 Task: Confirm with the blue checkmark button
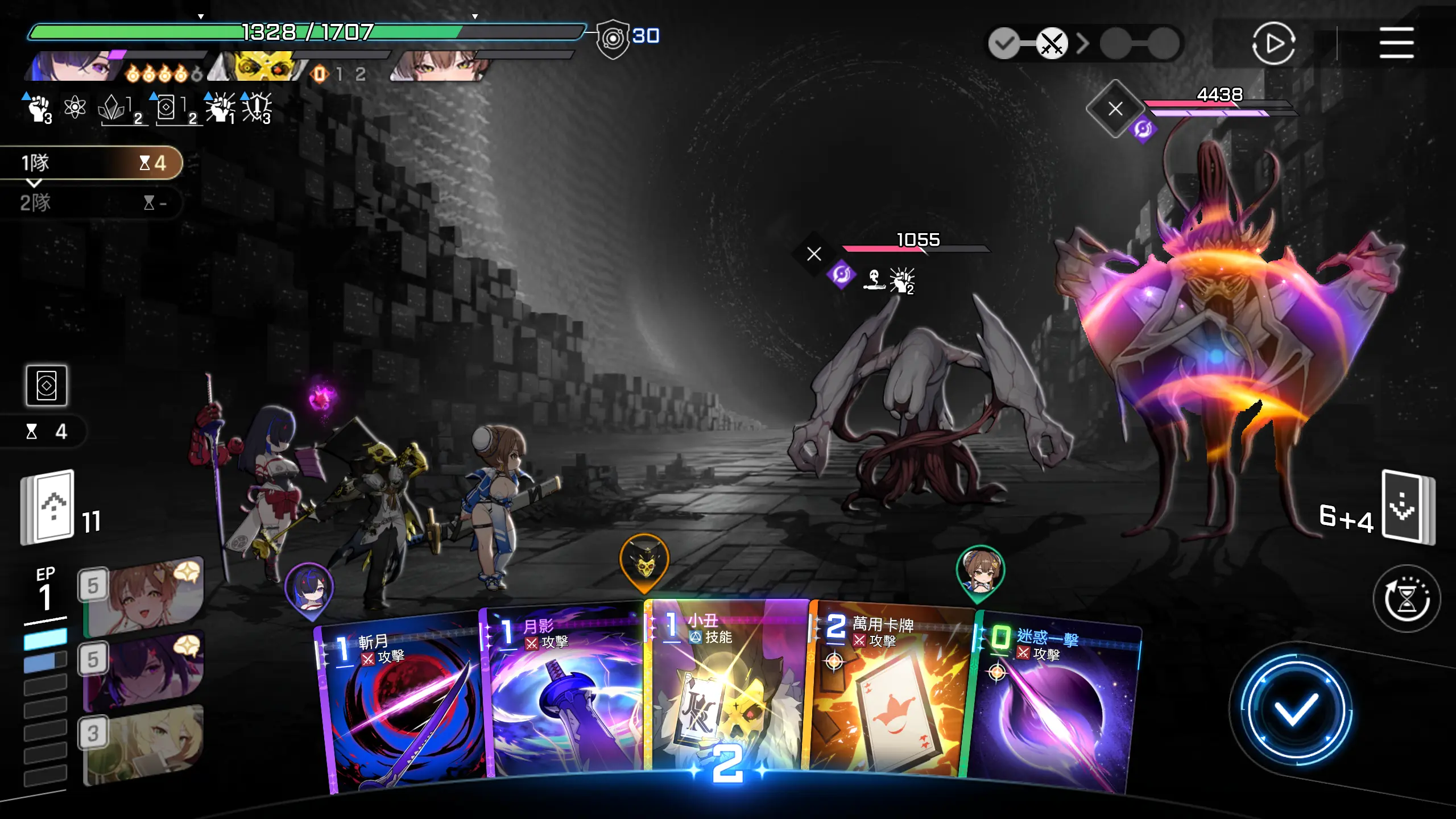[1296, 709]
